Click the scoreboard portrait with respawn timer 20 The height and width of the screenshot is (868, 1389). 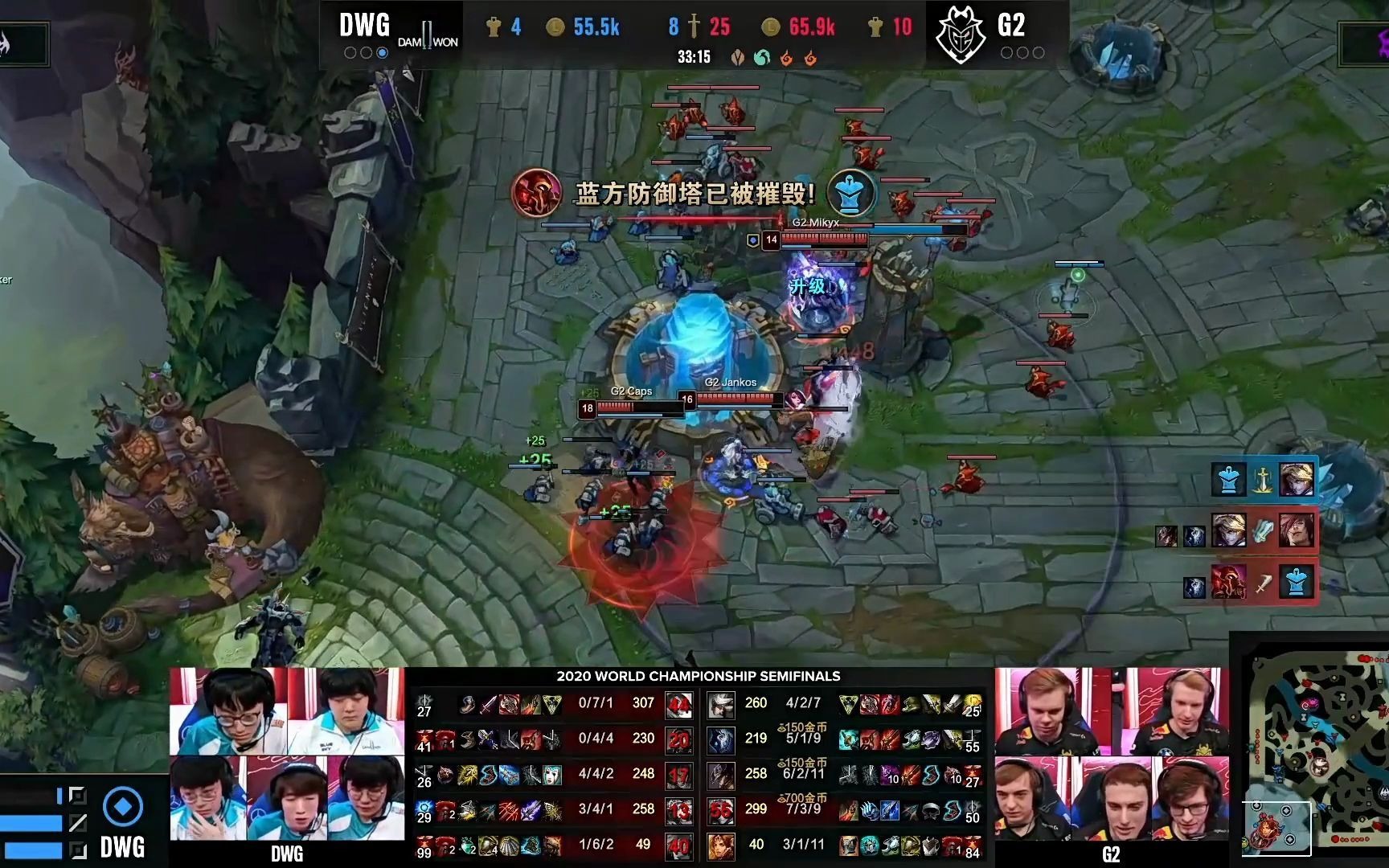click(x=679, y=739)
